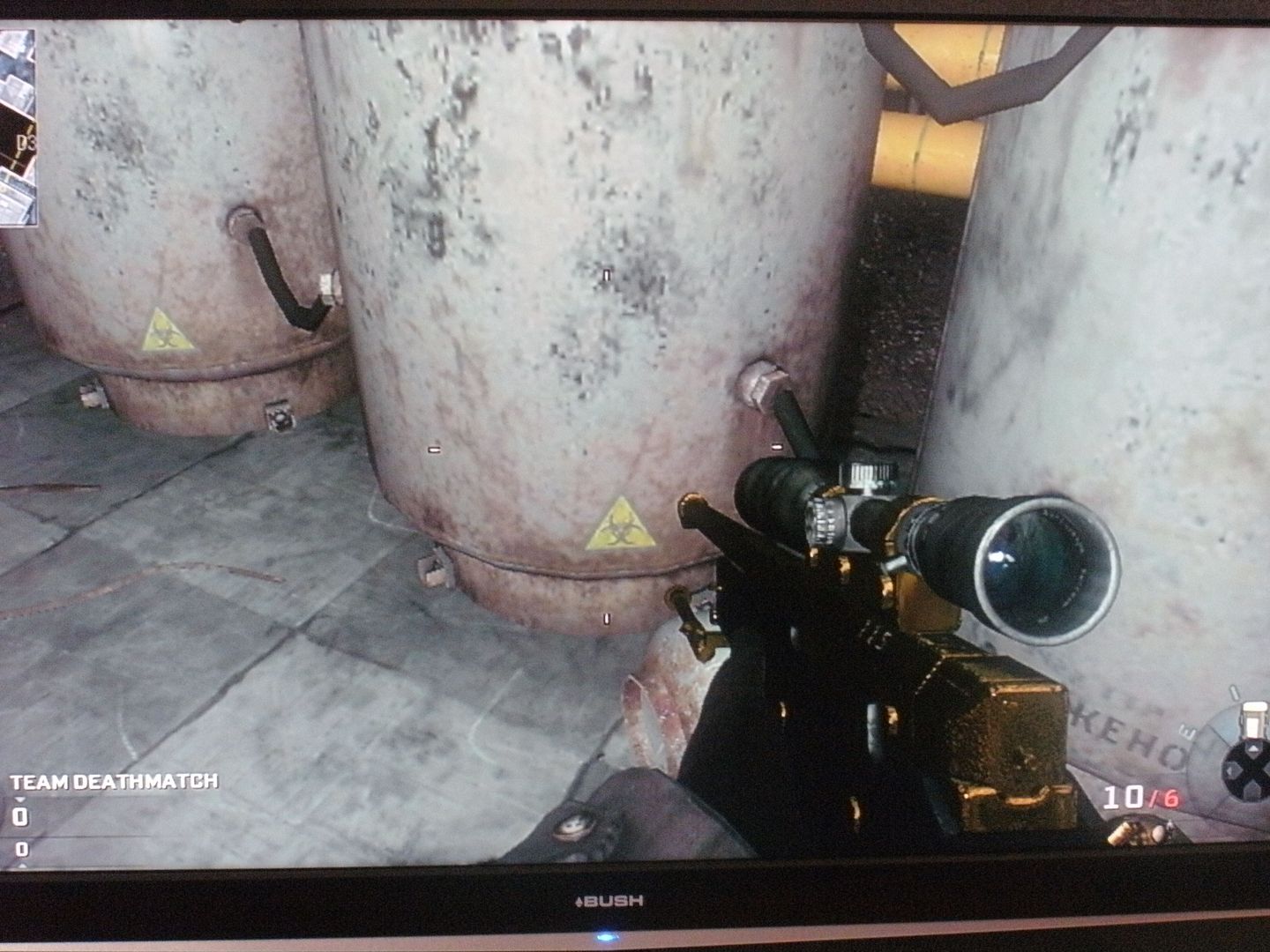Select the grenade icon below the ammo count
This screenshot has height=952, width=1270.
[1140, 831]
